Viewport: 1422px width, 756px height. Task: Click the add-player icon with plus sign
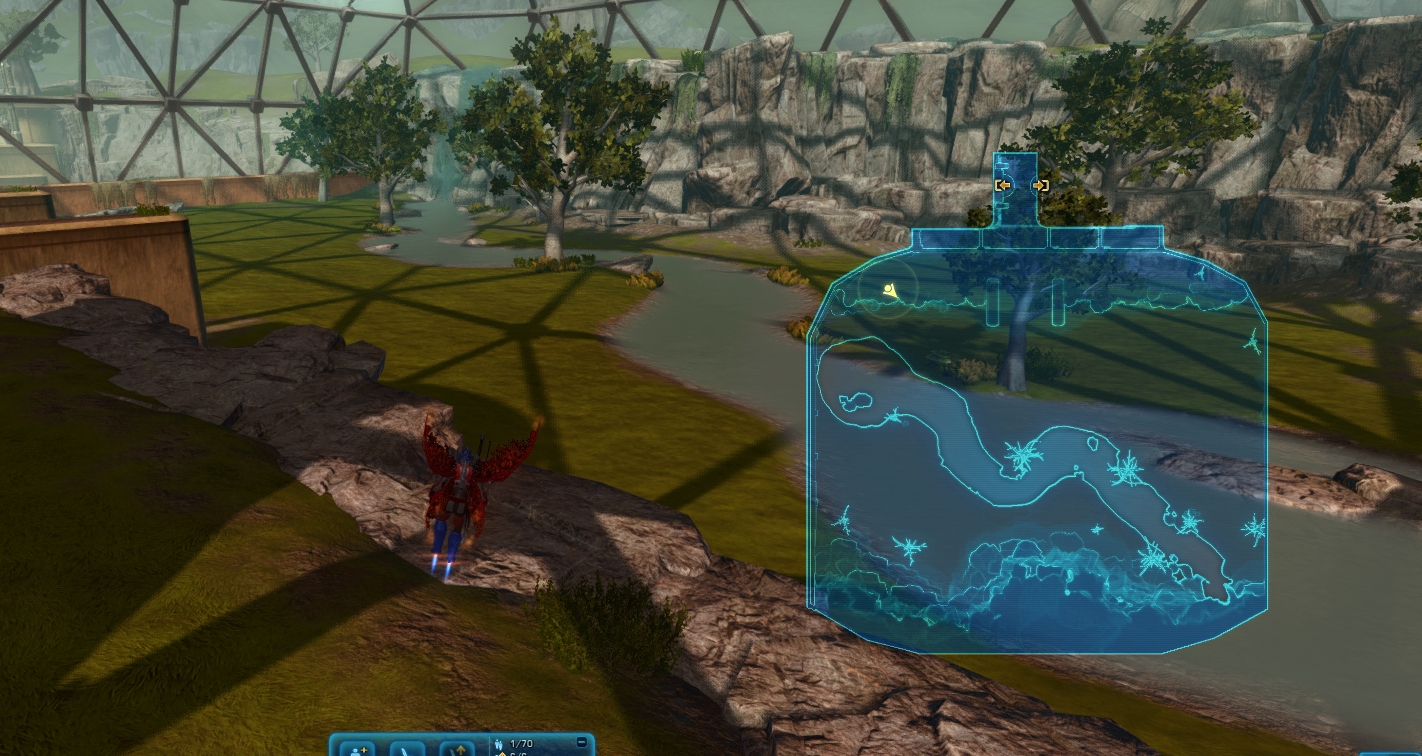pyautogui.click(x=359, y=748)
